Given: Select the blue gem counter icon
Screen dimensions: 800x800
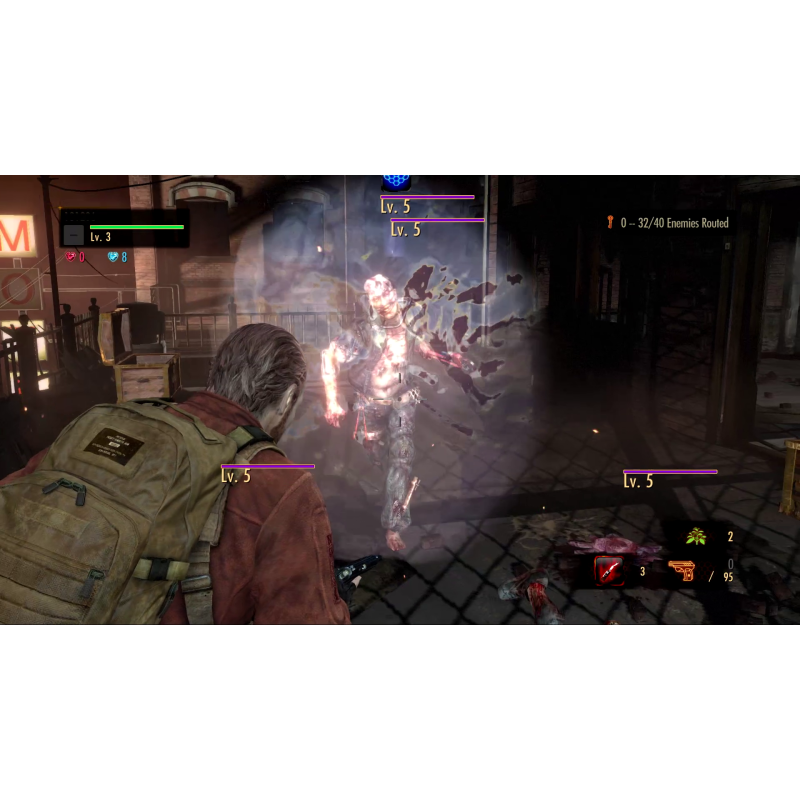Looking at the screenshot, I should tap(113, 257).
